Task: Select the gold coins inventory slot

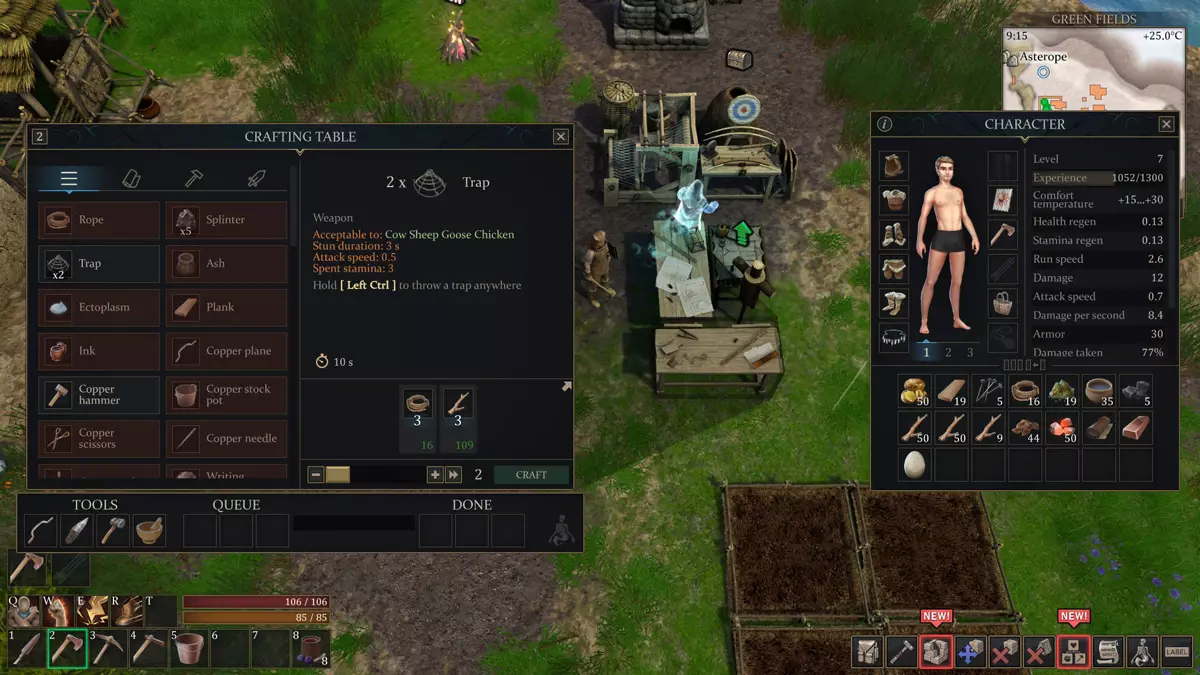Action: tap(916, 391)
